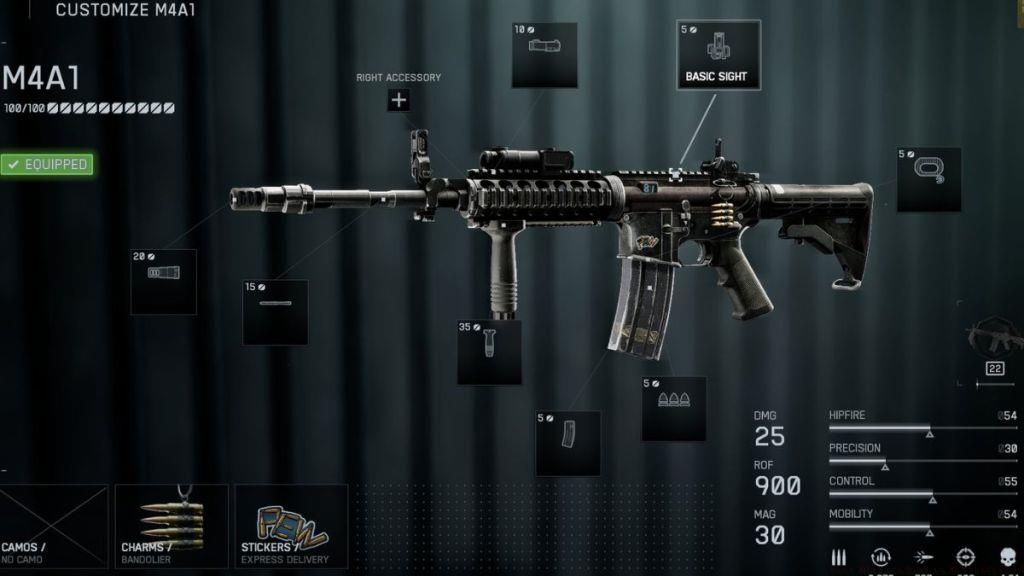This screenshot has width=1024, height=576.
Task: Open the Stickers Express Delivery tile
Action: click(x=291, y=526)
